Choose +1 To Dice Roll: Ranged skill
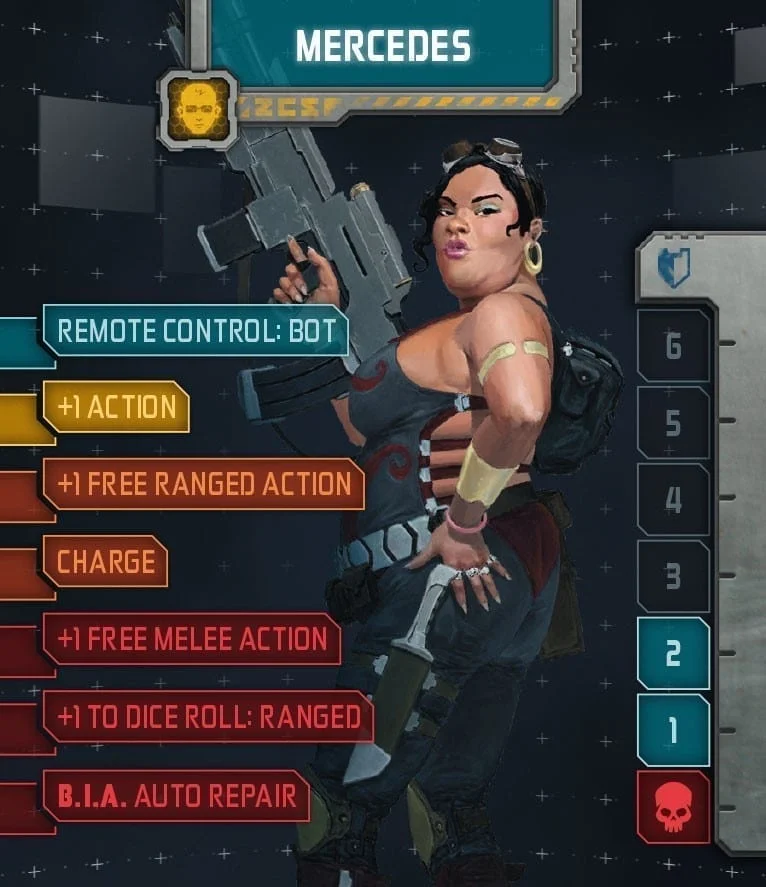This screenshot has height=887, width=766. pyautogui.click(x=207, y=716)
